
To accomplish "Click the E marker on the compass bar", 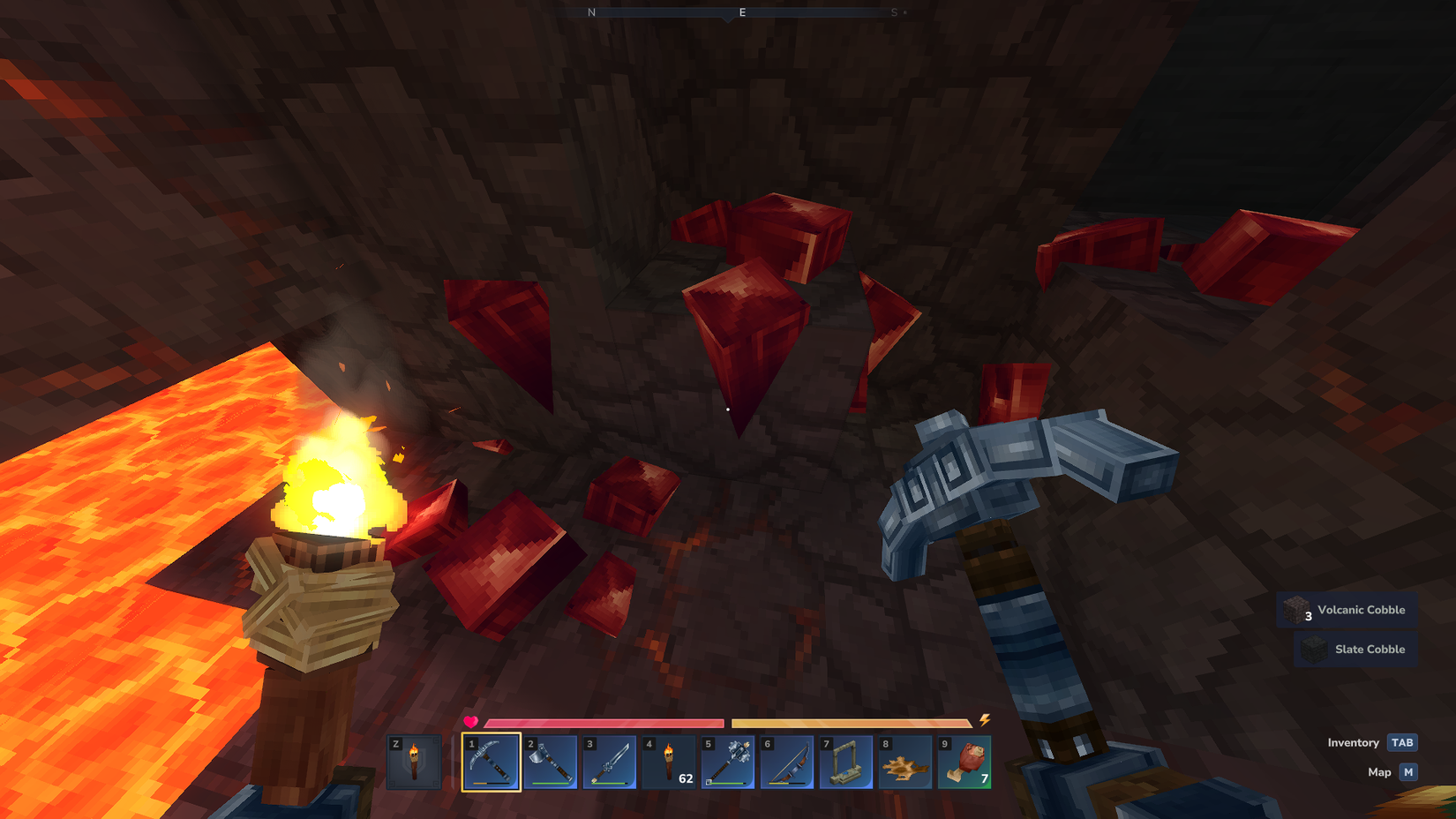I will pos(742,12).
